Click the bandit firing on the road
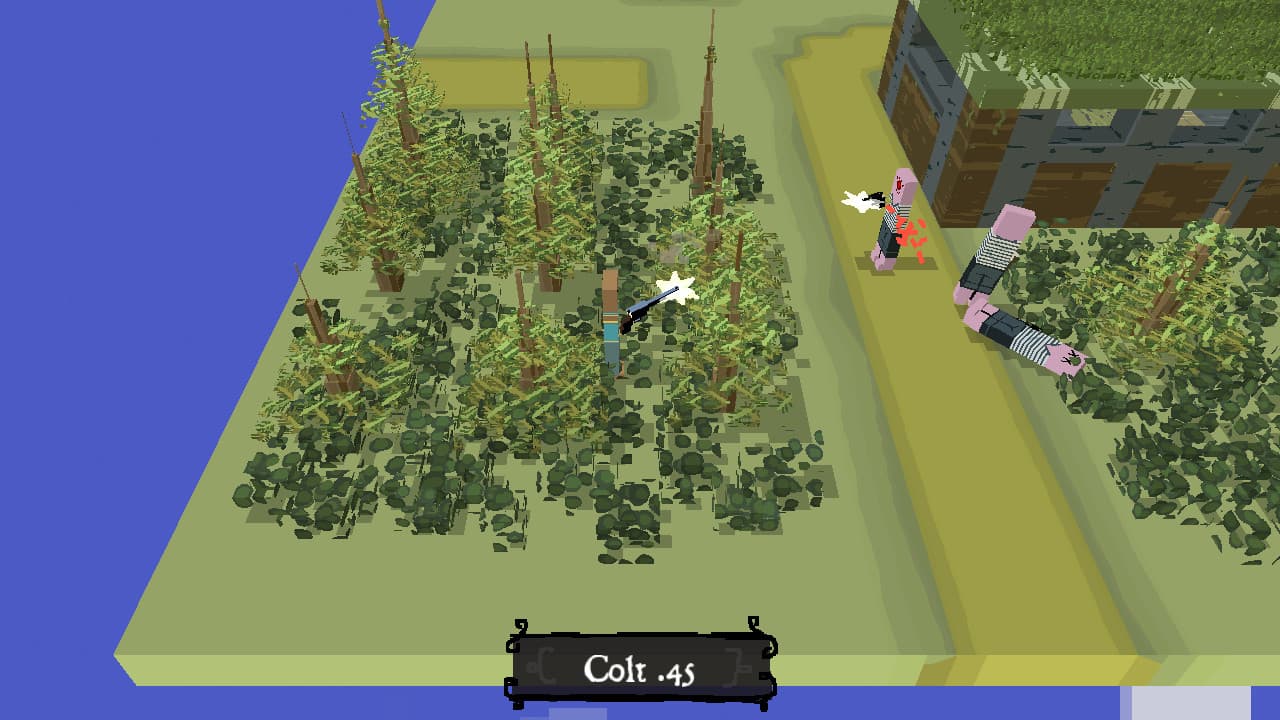The width and height of the screenshot is (1280, 720). tap(890, 225)
